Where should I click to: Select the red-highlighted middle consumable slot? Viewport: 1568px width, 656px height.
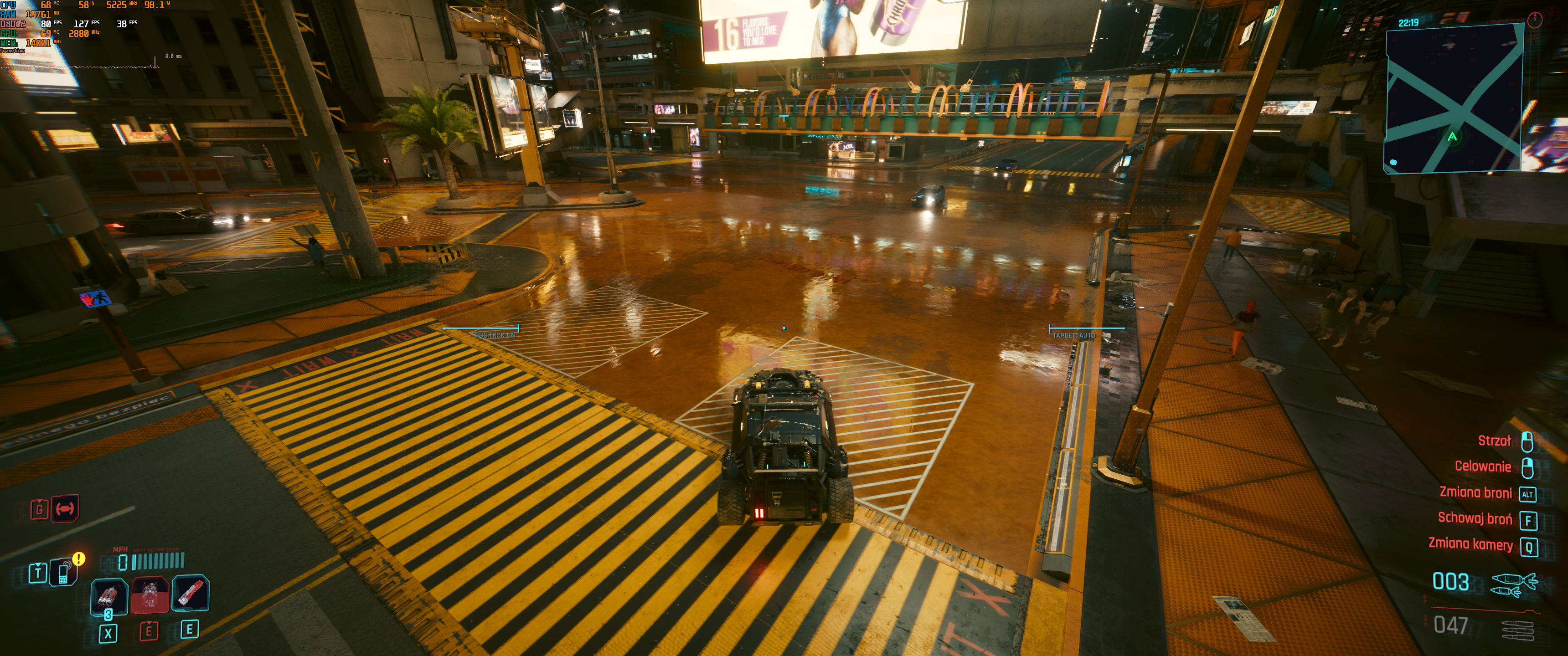click(x=149, y=594)
